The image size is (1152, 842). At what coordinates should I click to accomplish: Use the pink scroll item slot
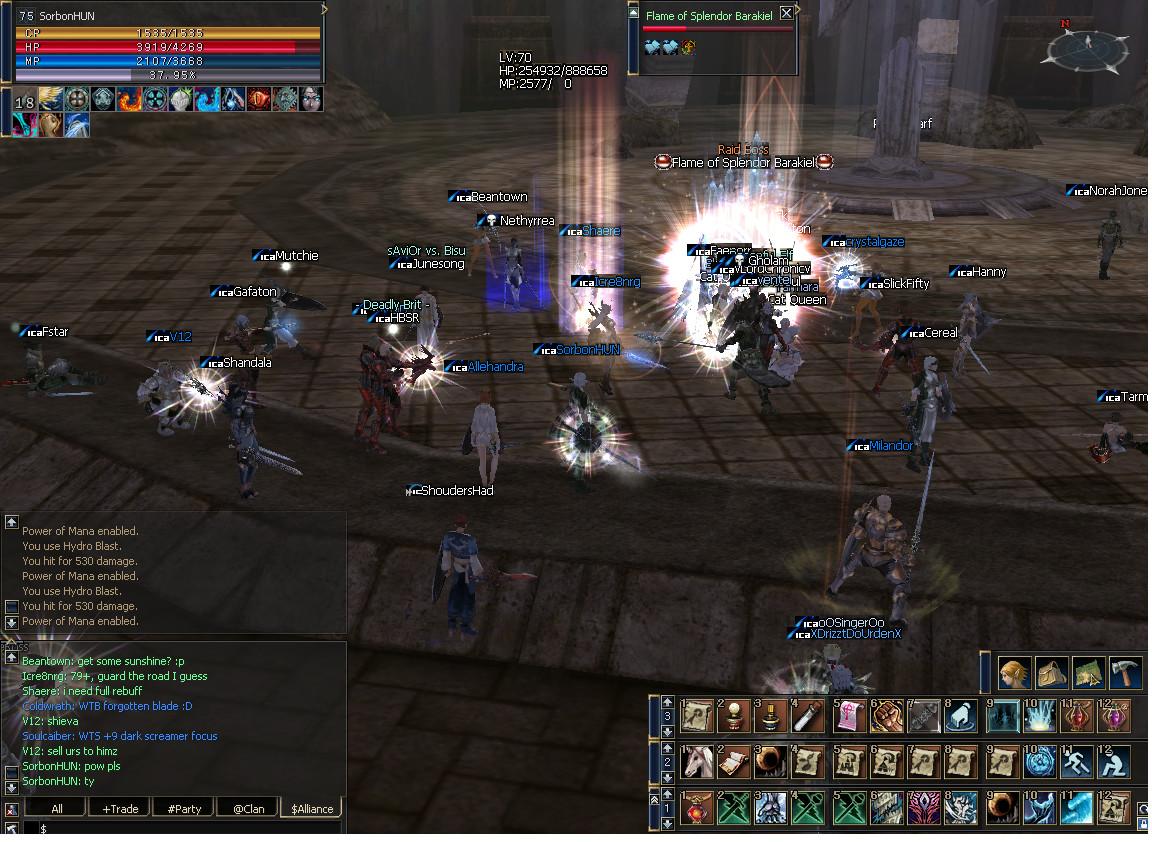[x=847, y=716]
